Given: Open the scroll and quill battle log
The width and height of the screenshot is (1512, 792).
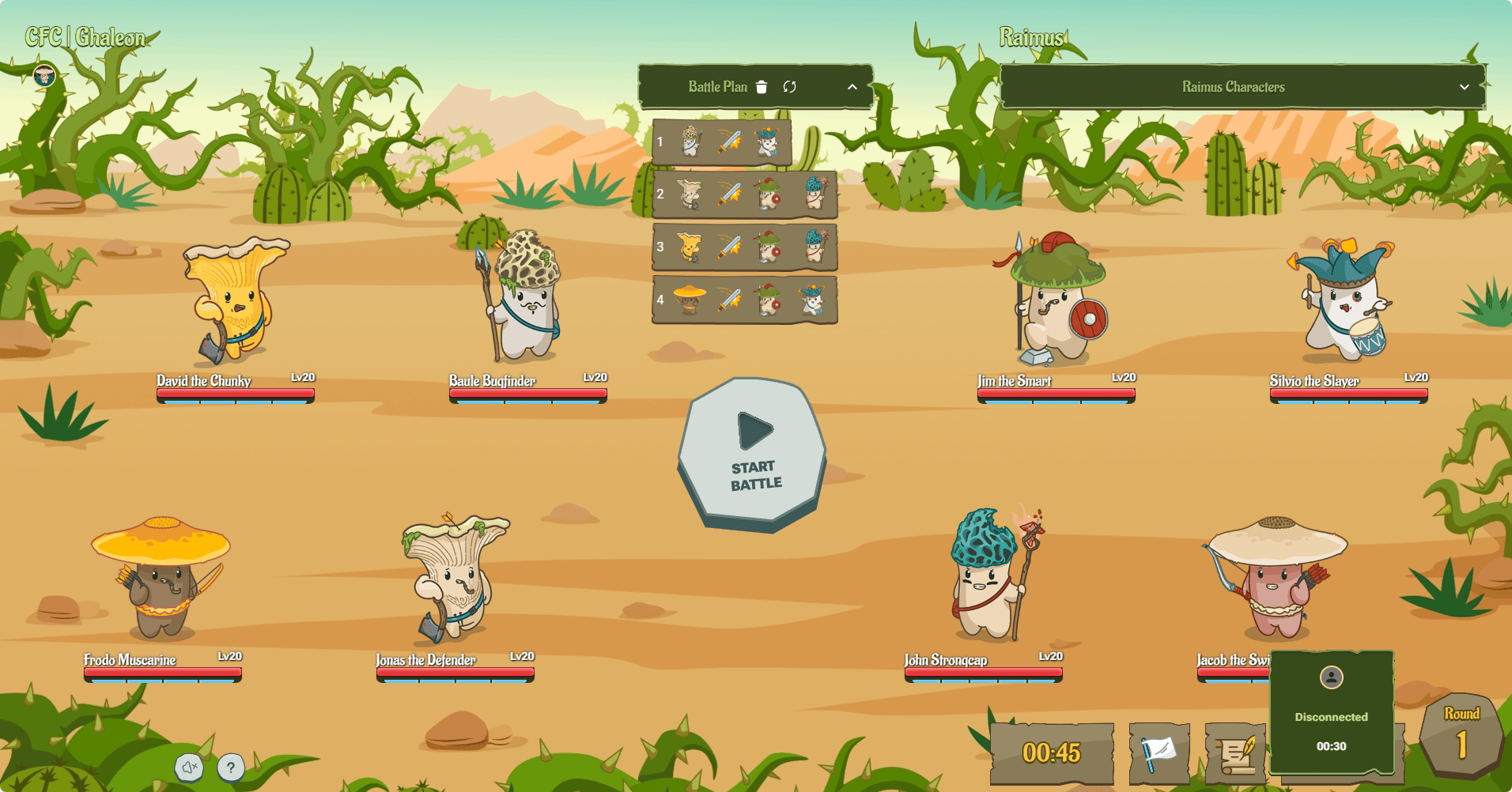Looking at the screenshot, I should (1236, 755).
